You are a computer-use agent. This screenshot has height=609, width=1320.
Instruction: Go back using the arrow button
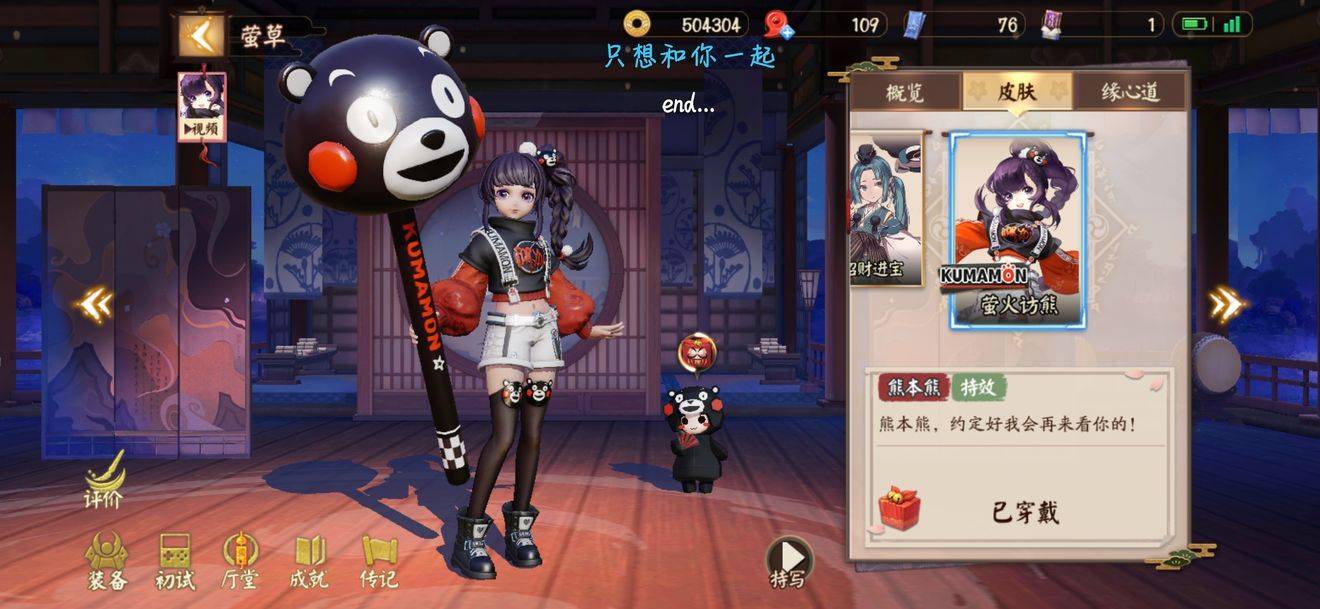(201, 36)
